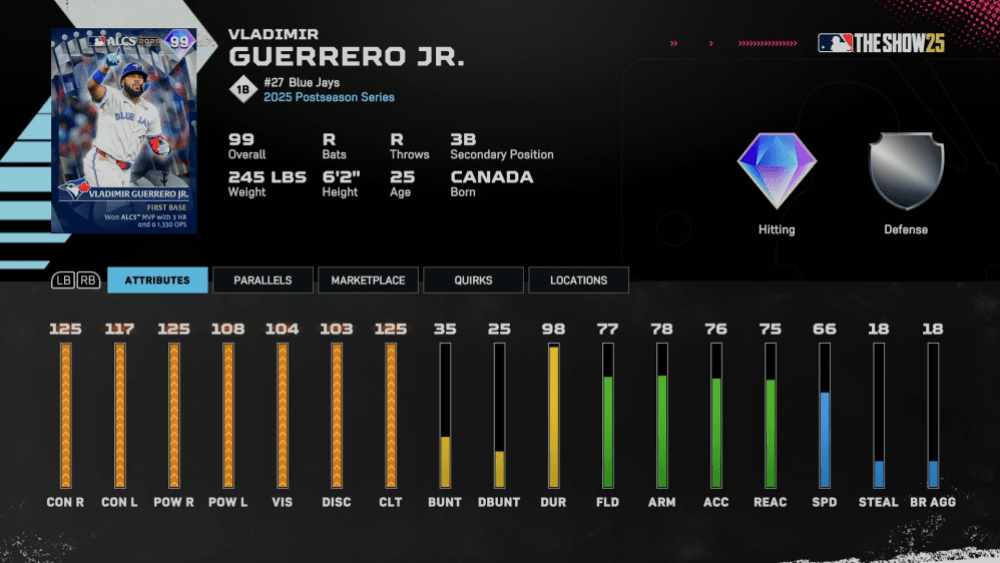Select the silver Defense shield badge

(x=906, y=171)
